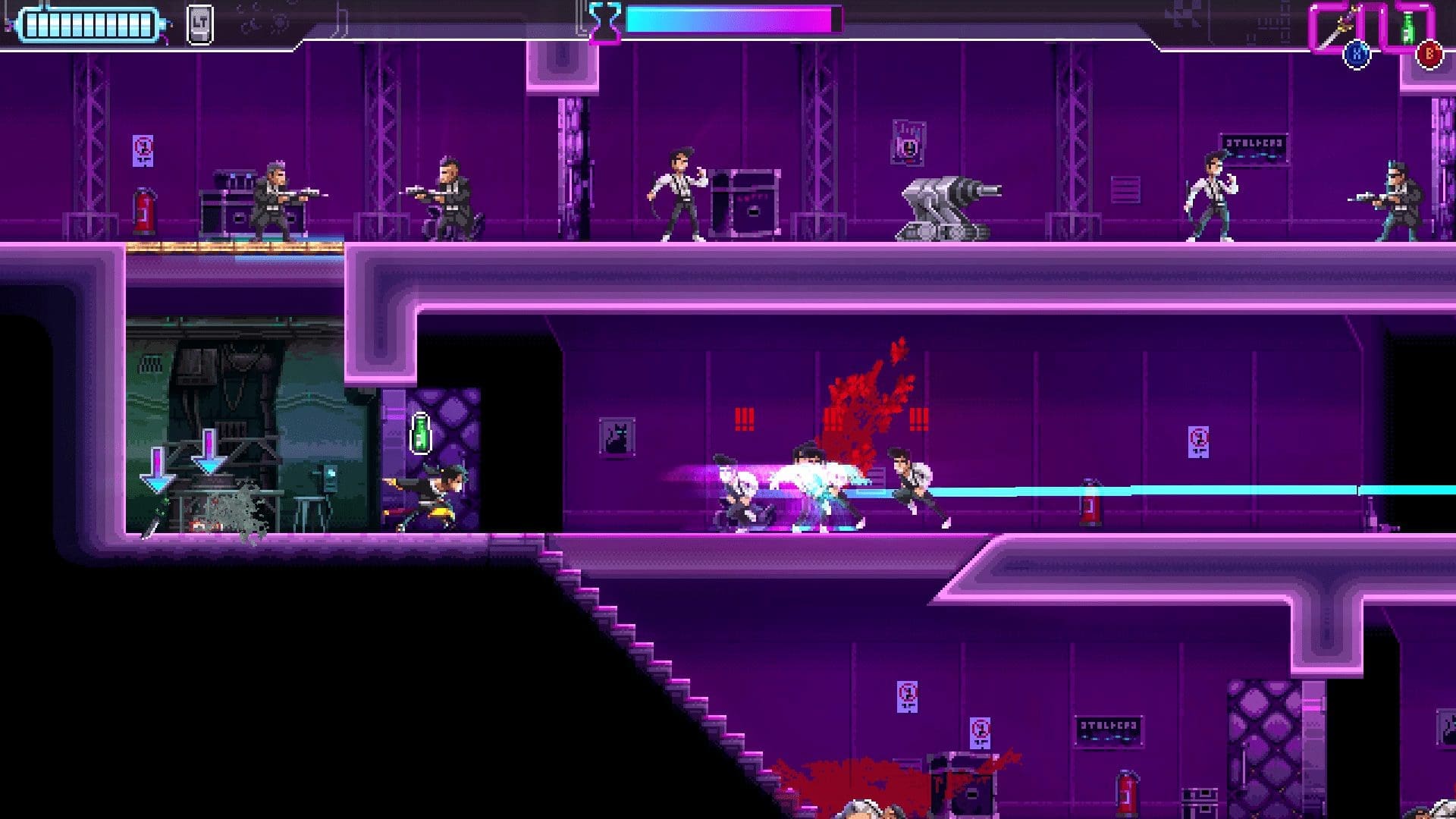Click the fire extinguisher in the middle corridor
This screenshot has width=1456, height=819.
pyautogui.click(x=1090, y=504)
